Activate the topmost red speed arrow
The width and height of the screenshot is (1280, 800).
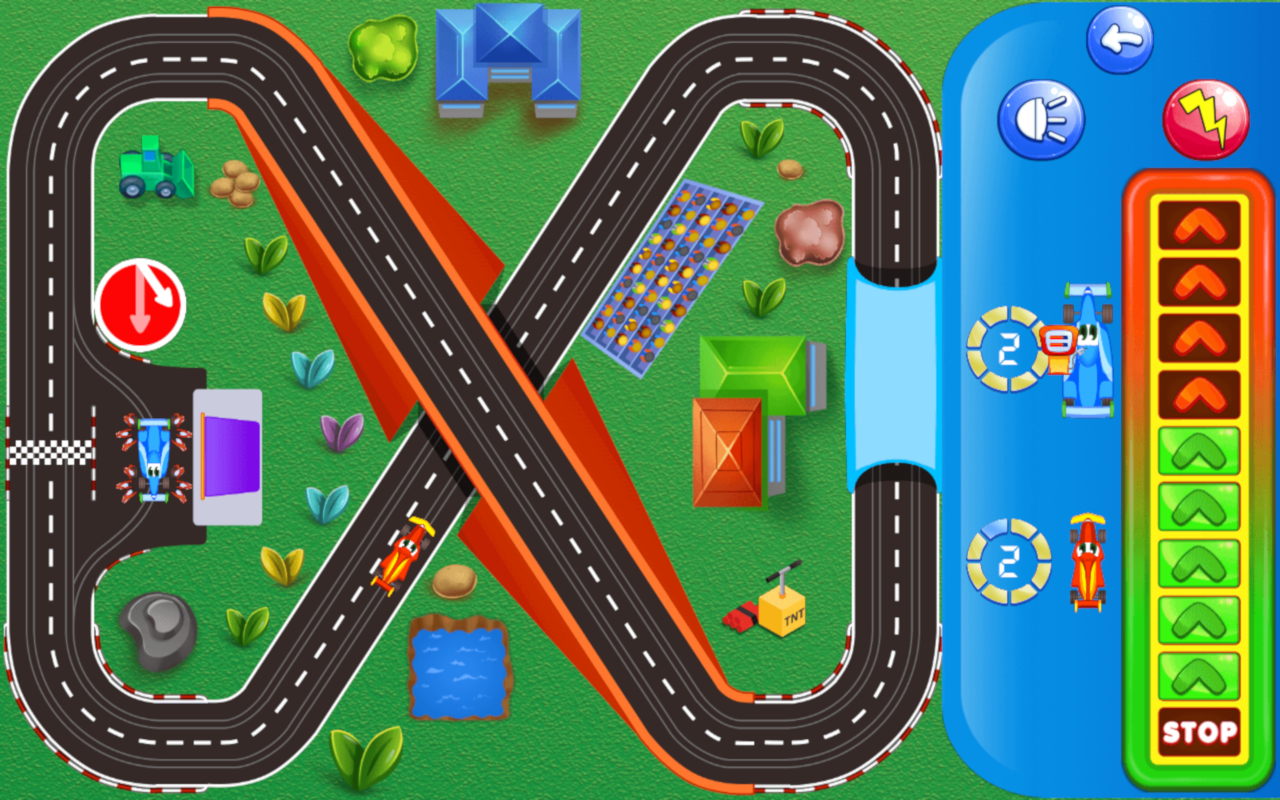1198,228
